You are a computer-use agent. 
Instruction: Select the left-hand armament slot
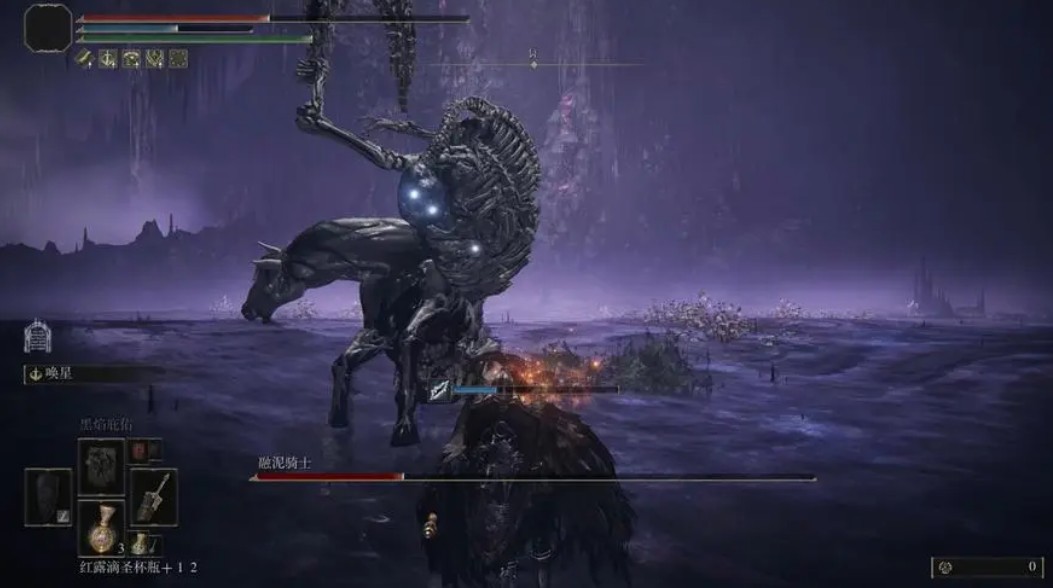[48, 497]
